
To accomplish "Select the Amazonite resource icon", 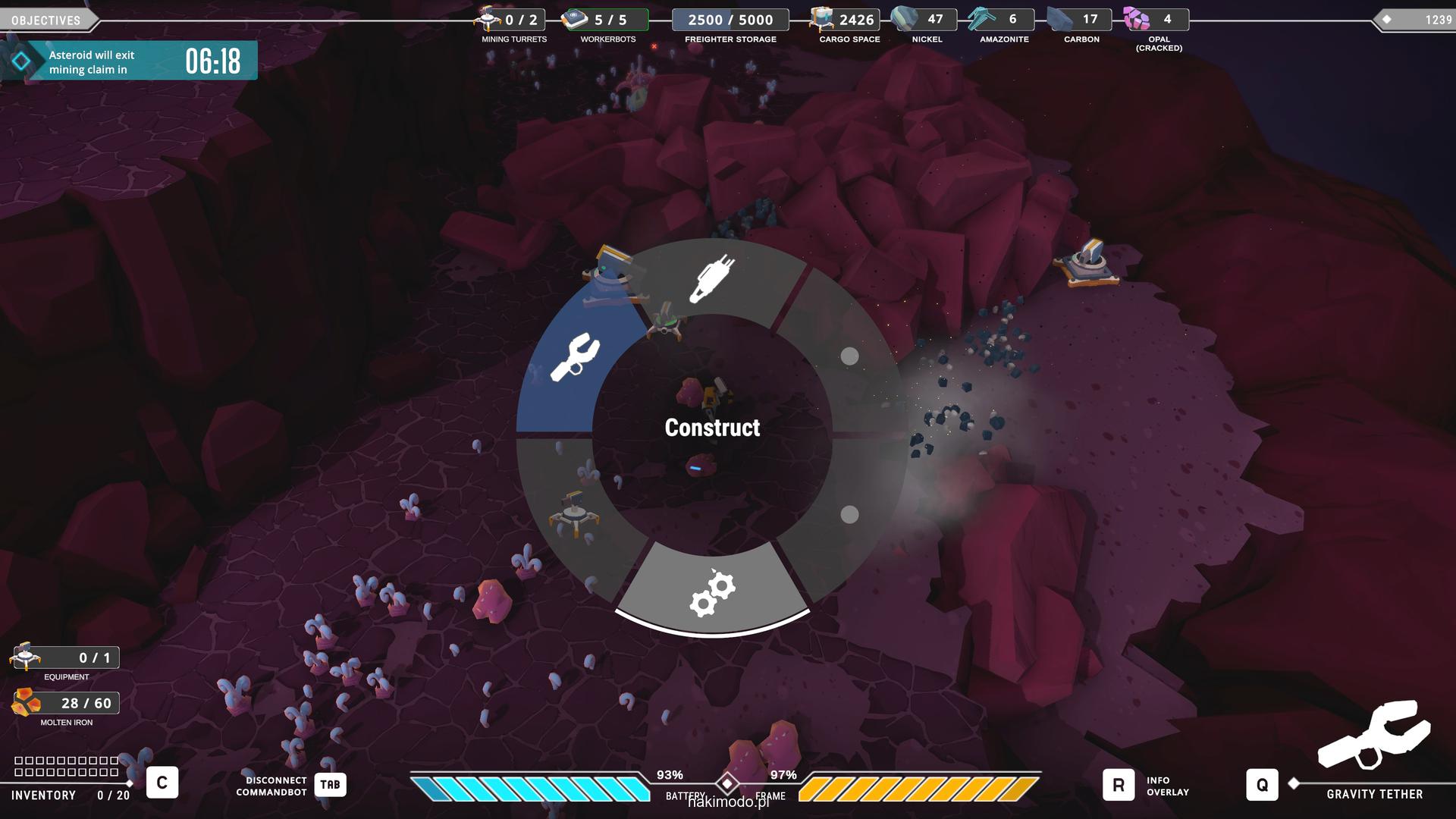I will click(981, 19).
